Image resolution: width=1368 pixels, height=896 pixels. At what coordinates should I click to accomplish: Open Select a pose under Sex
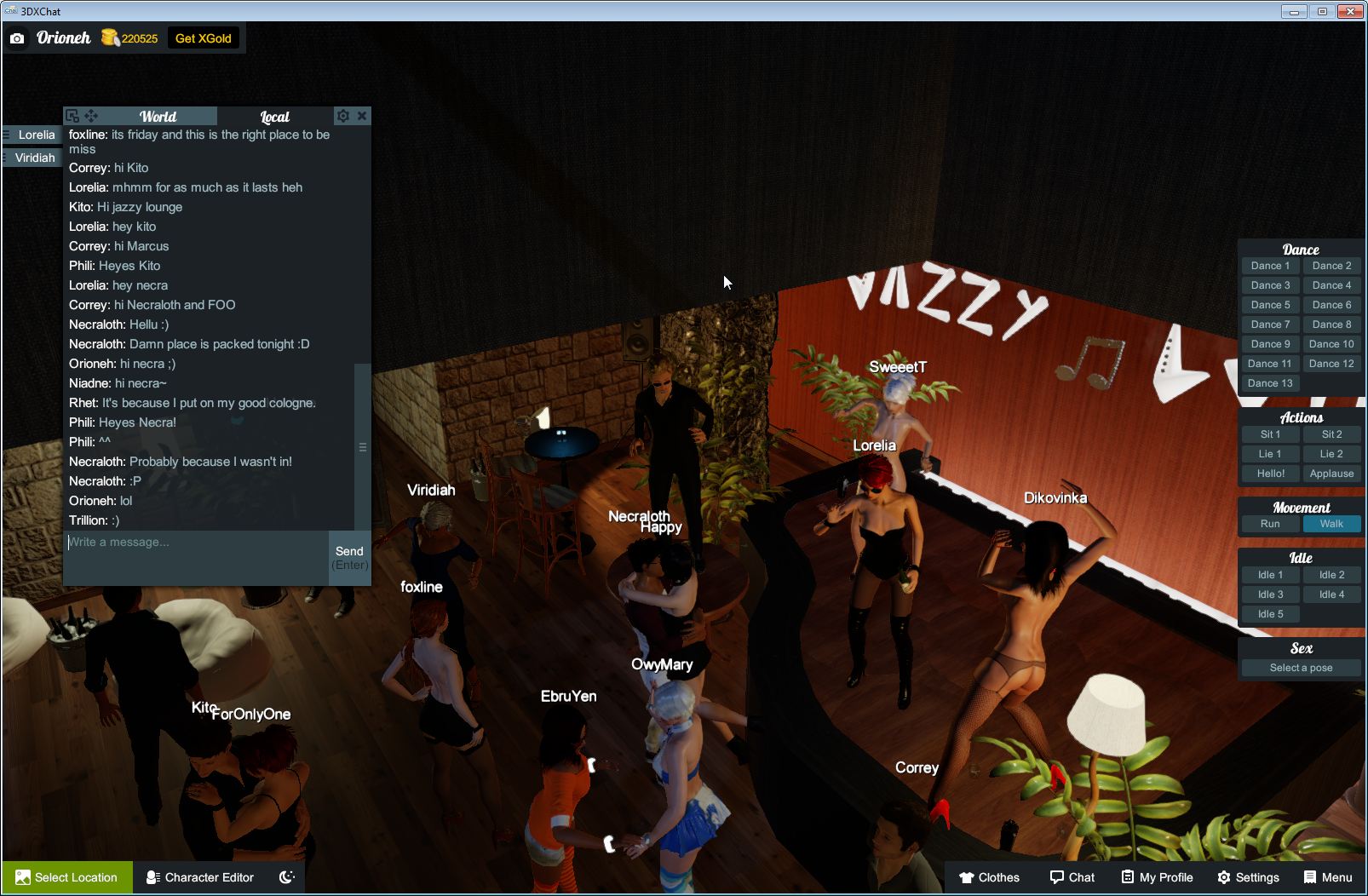[1301, 667]
